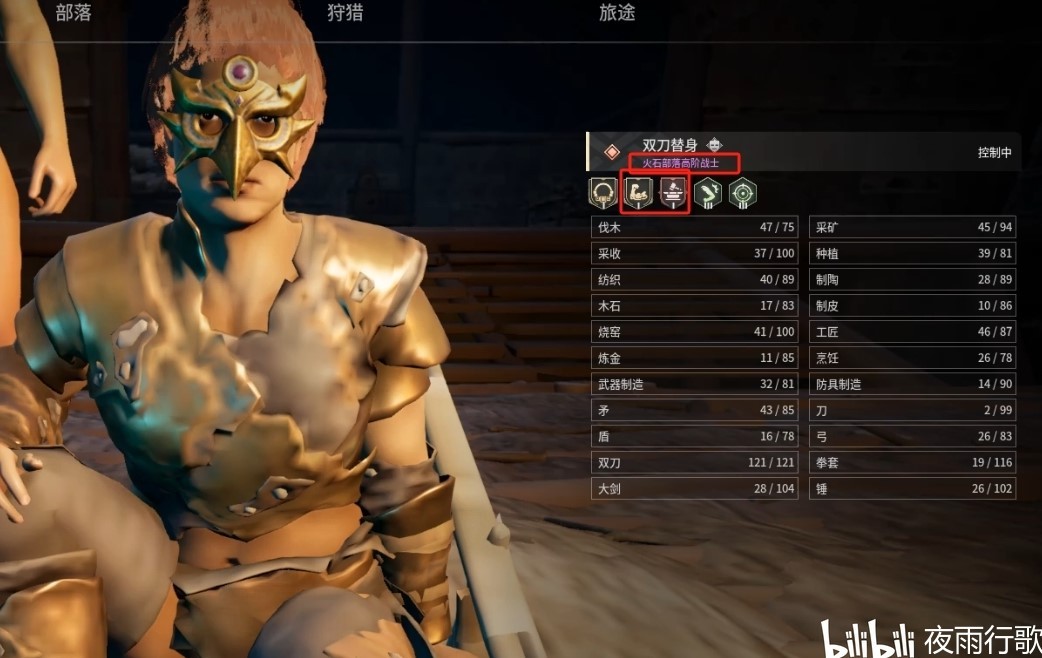Select the 旅途 (Journey) tab
The width and height of the screenshot is (1042, 658).
(x=617, y=13)
